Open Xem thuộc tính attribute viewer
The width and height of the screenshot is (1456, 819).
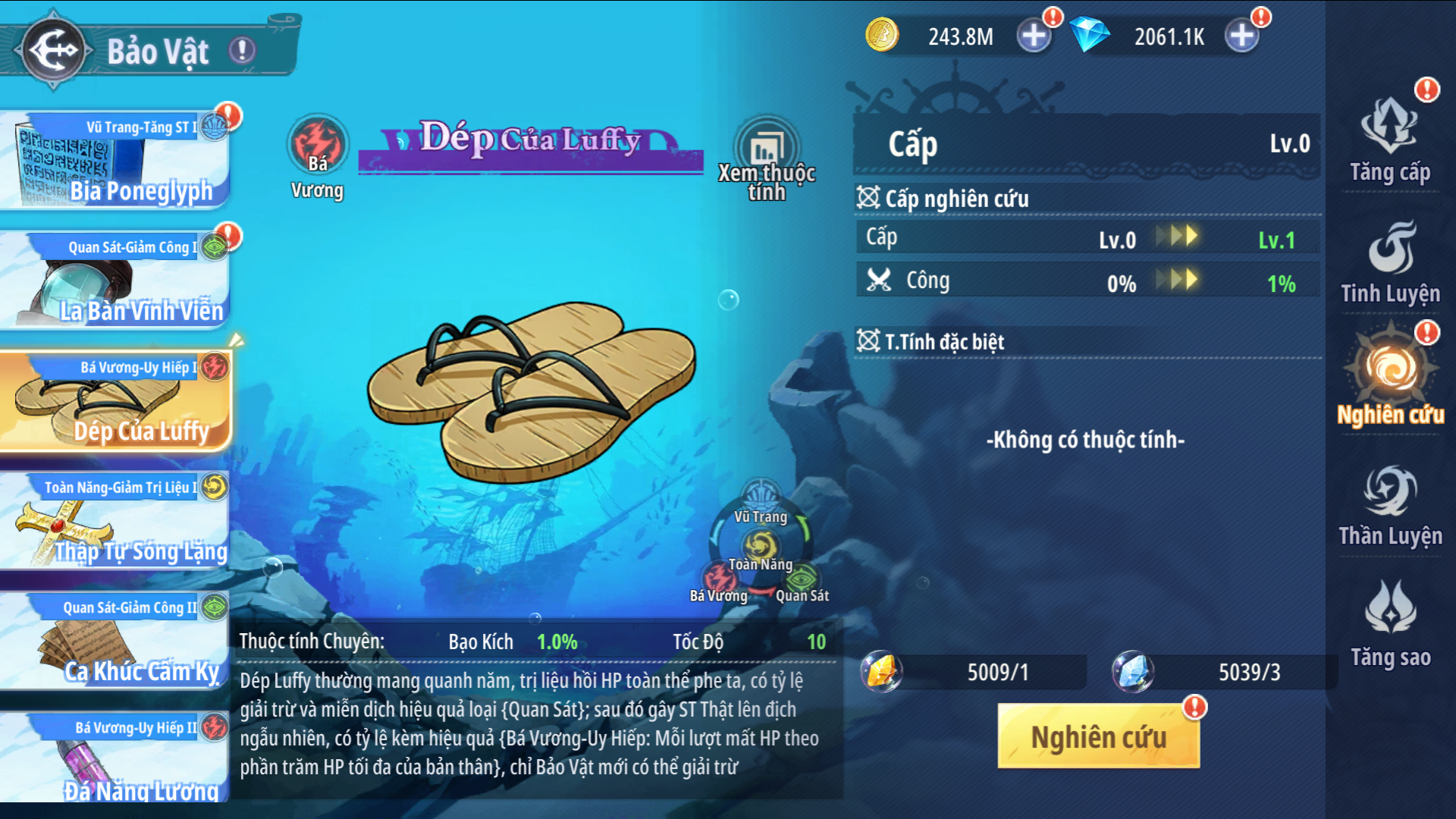point(767,161)
